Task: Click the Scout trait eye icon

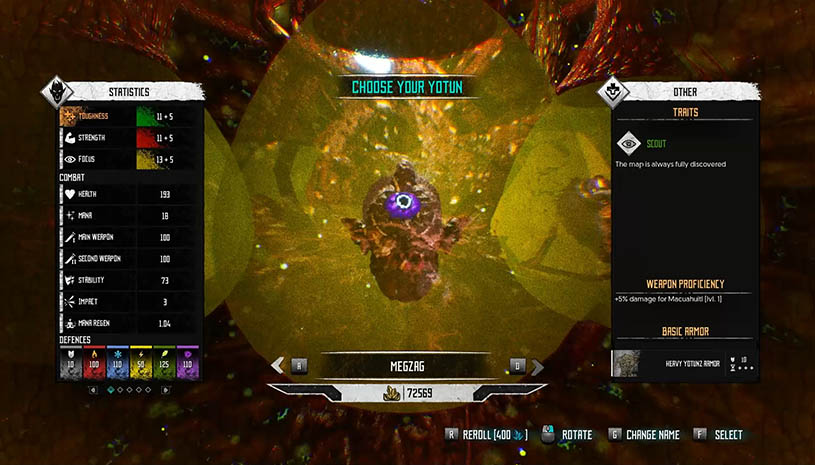Action: 628,142
